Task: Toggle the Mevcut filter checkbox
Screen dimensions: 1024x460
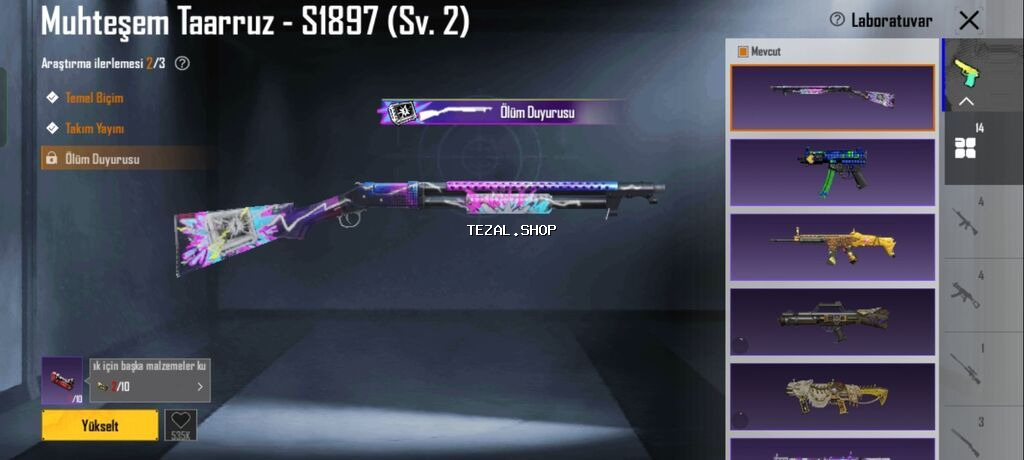Action: [x=743, y=51]
